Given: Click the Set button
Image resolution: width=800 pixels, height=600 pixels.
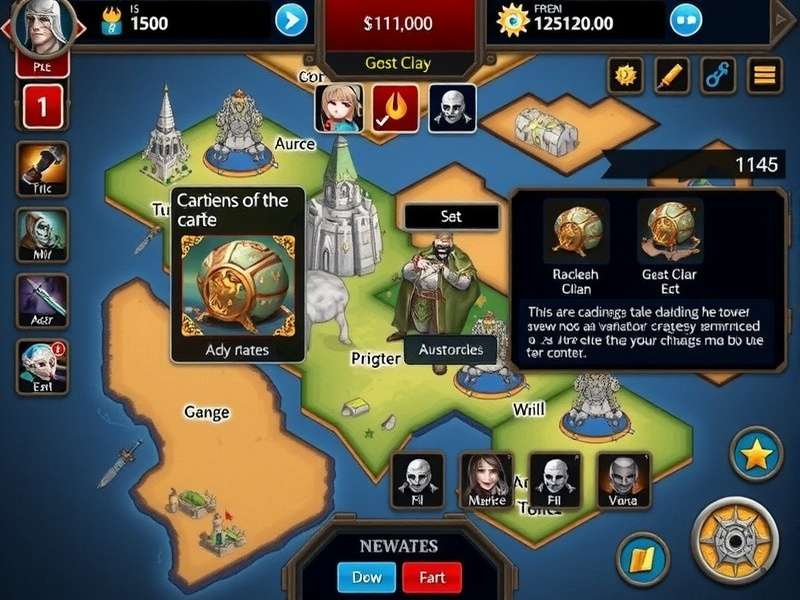Looking at the screenshot, I should coord(451,216).
